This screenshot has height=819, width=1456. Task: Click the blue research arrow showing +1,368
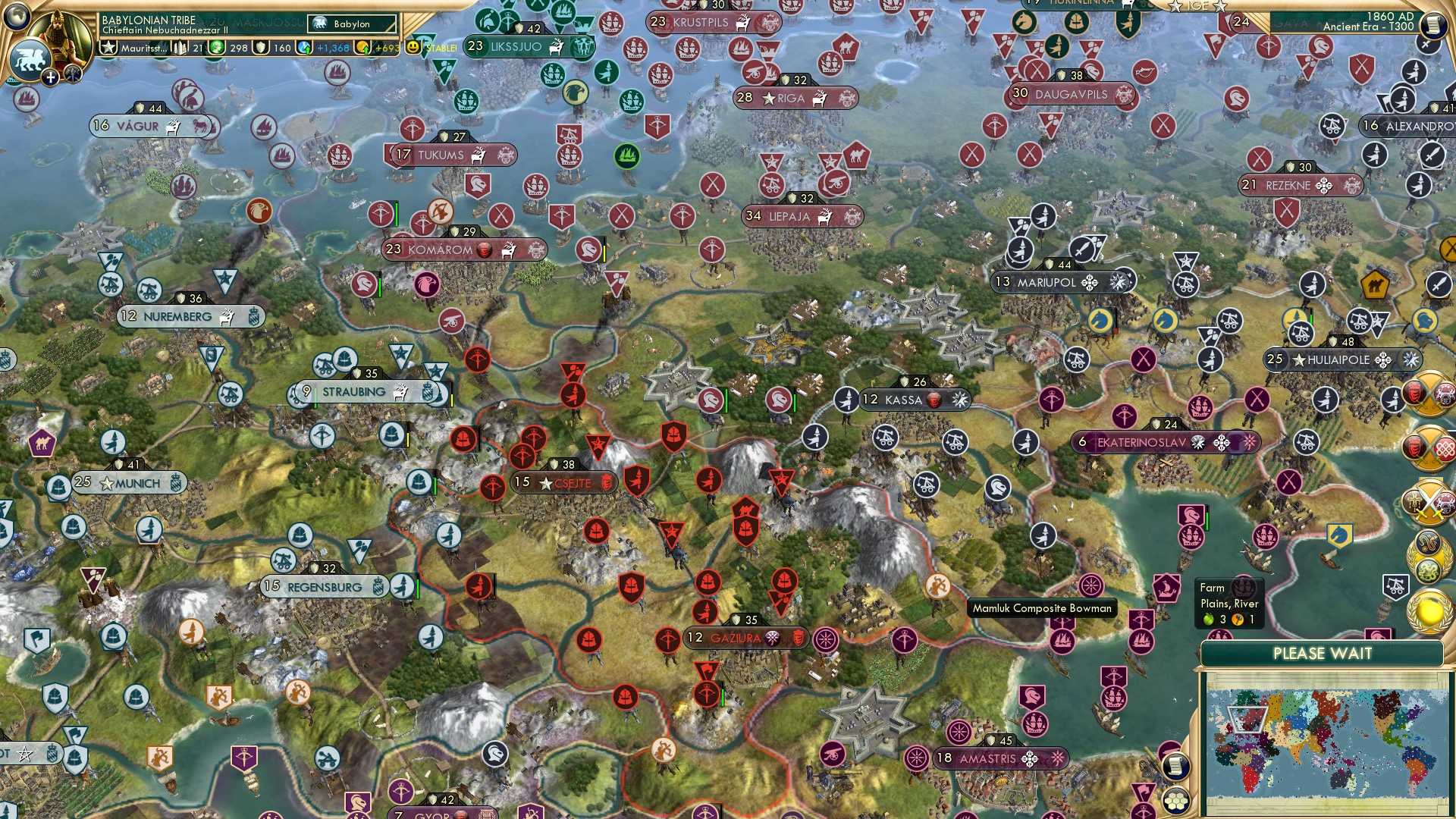305,48
